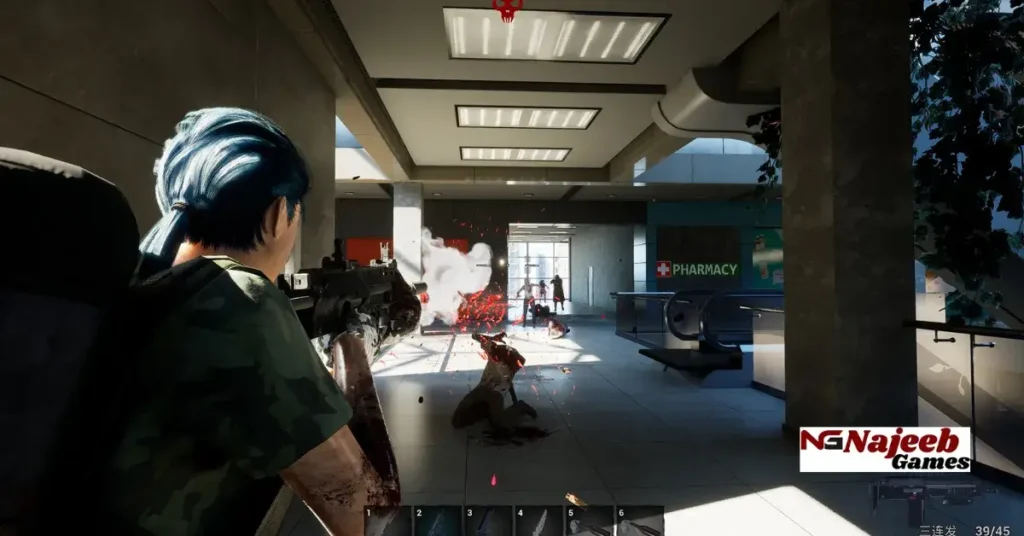Viewport: 1024px width, 536px height.
Task: Equip the knife in hotbar slot 4
Action: (x=538, y=521)
